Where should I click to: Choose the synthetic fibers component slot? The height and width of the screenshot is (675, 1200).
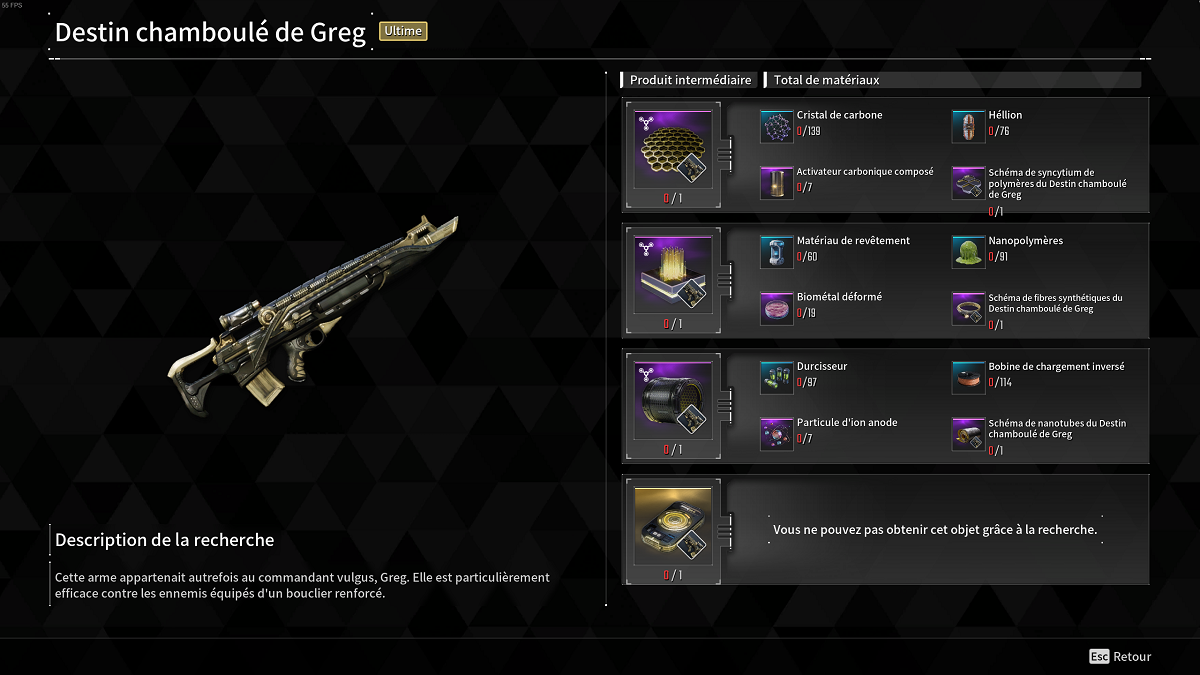pos(673,274)
